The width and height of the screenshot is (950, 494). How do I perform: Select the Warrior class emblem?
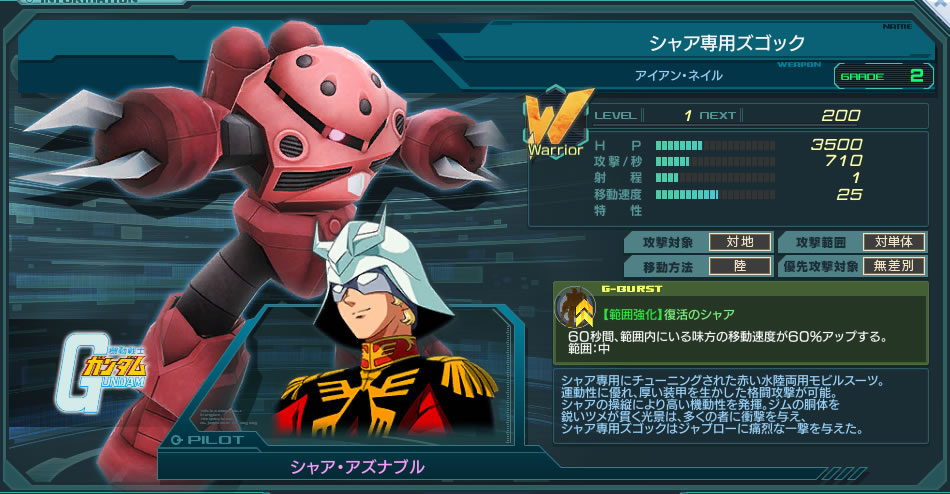pos(554,127)
